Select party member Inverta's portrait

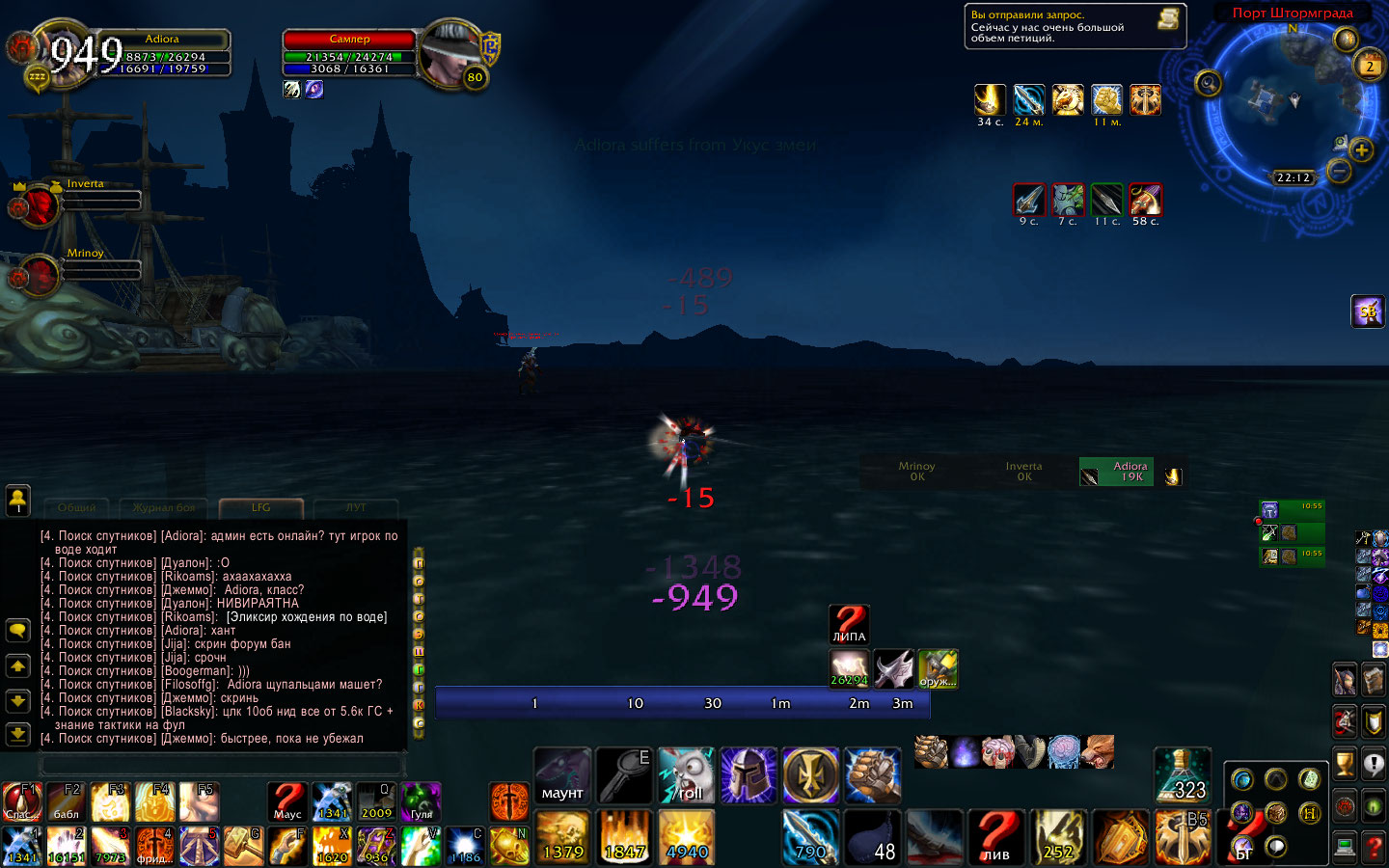coord(39,205)
